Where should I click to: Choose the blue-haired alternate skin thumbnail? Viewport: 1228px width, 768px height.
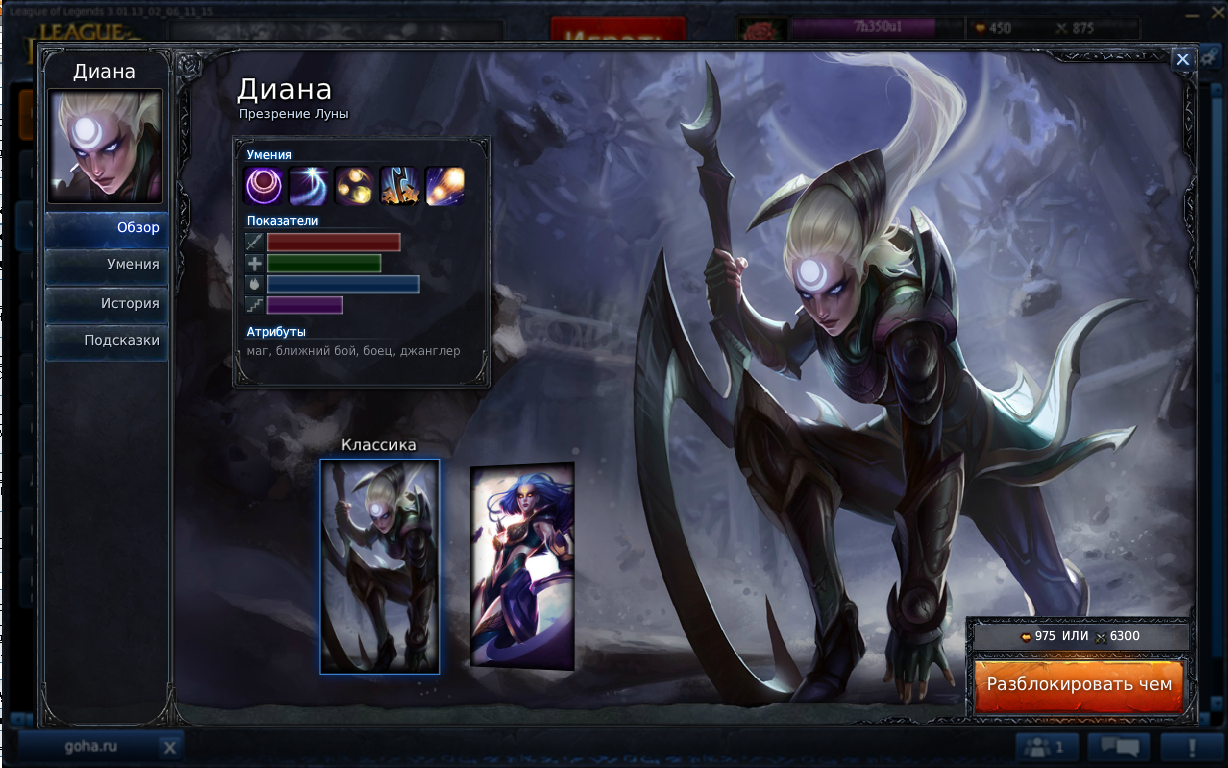click(x=522, y=566)
